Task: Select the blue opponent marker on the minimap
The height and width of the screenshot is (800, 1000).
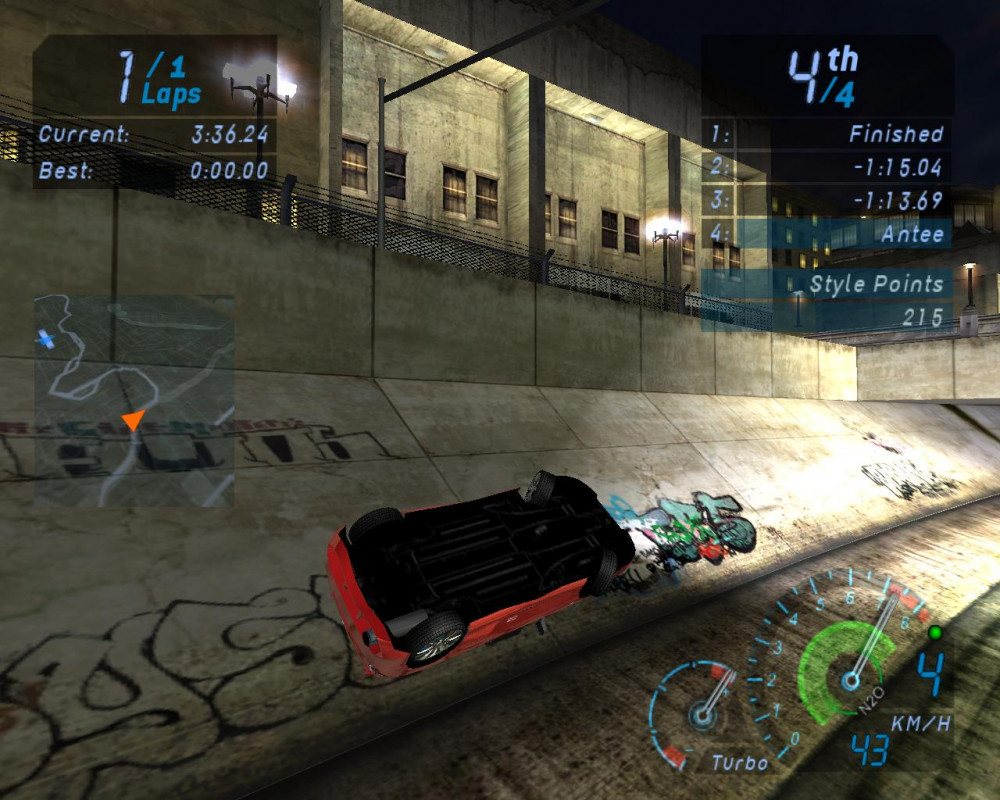Action: [x=44, y=340]
